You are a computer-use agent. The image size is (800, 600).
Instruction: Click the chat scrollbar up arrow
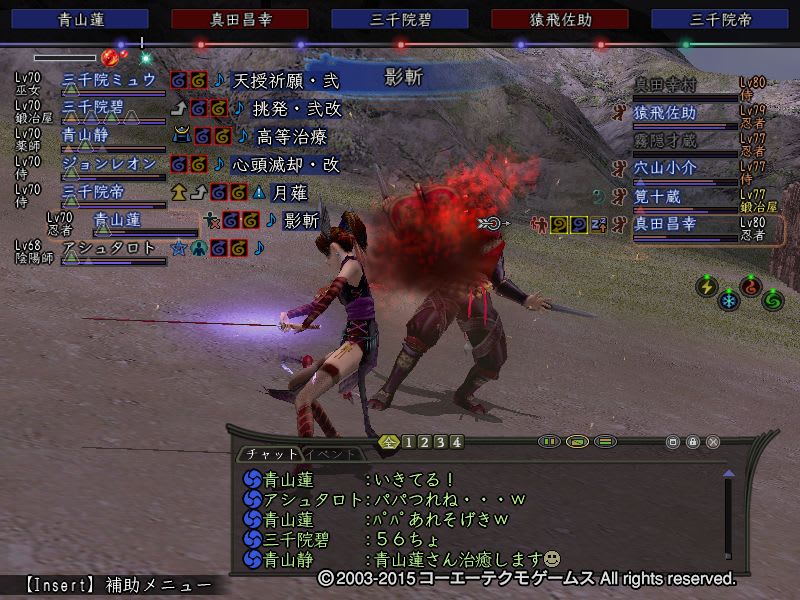pos(728,473)
